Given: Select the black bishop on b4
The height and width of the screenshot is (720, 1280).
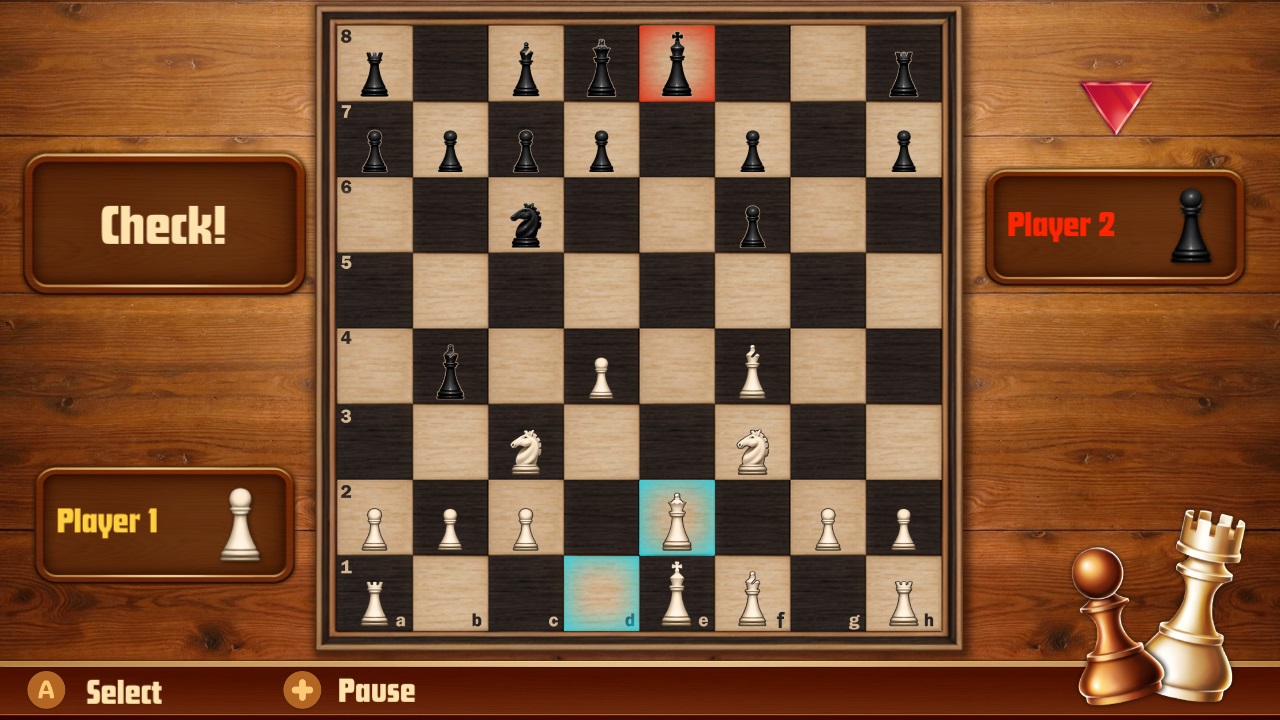Looking at the screenshot, I should [450, 370].
